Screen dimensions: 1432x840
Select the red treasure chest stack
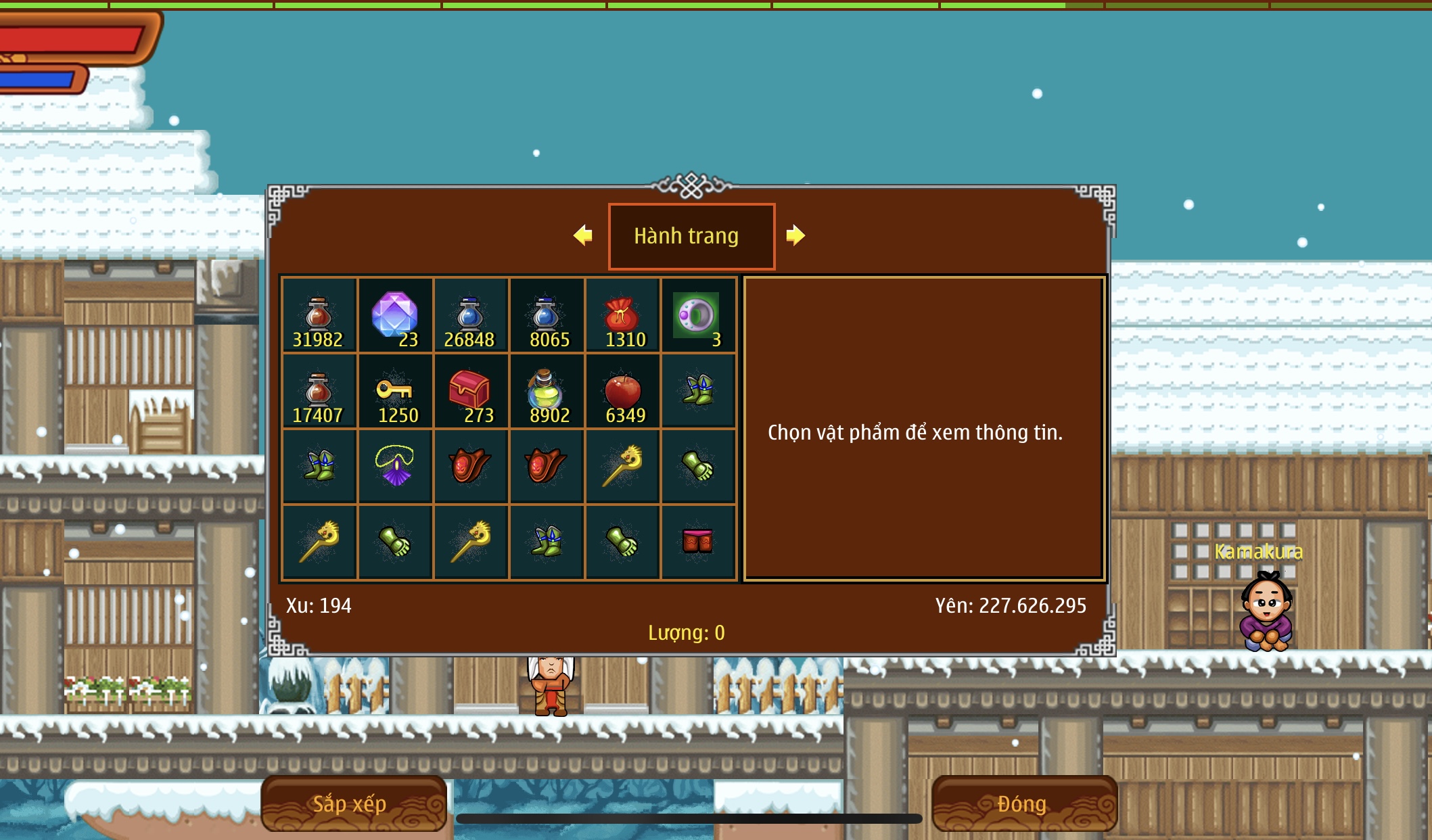click(x=470, y=391)
